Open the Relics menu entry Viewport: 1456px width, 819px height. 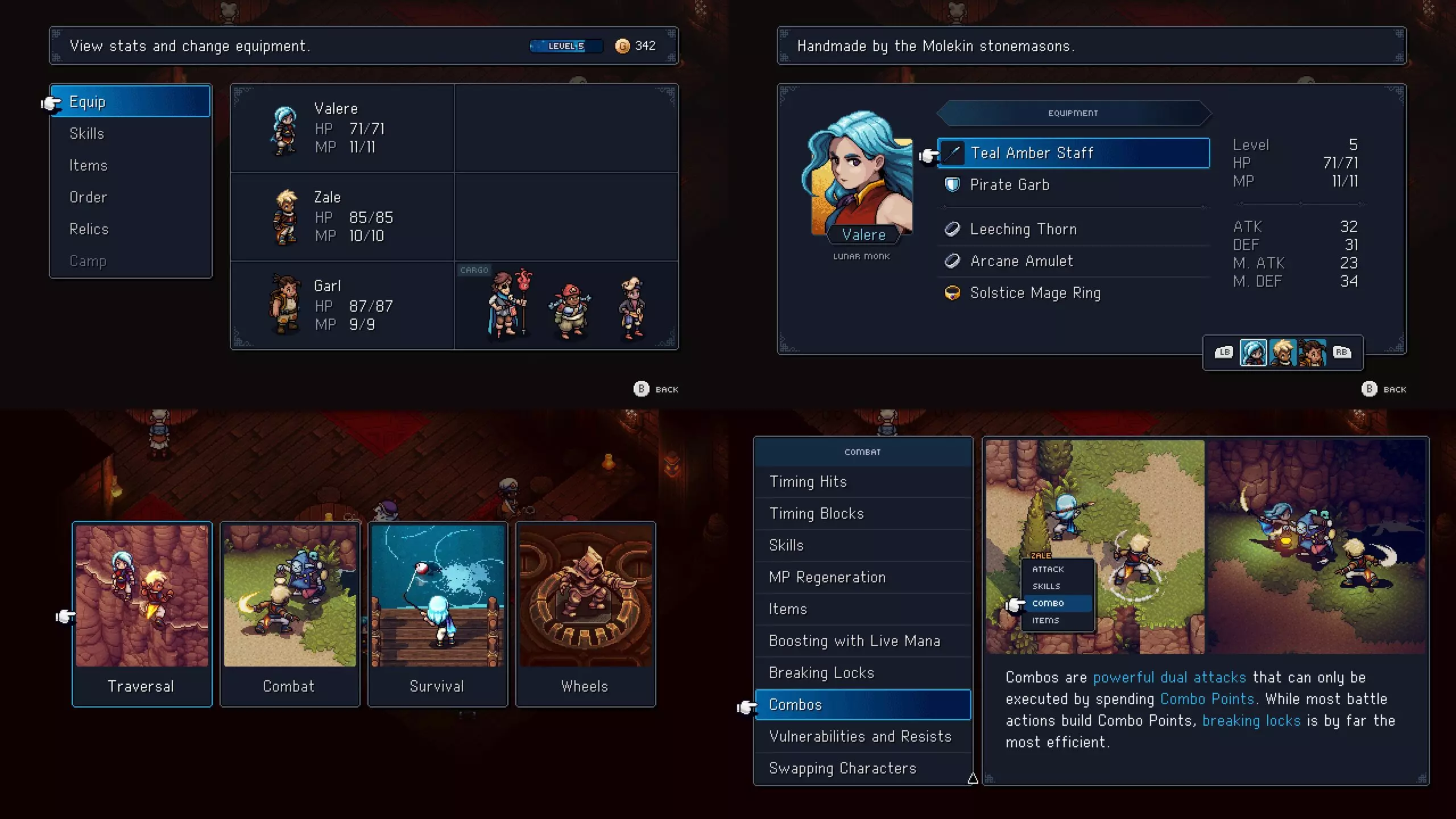pos(131,229)
